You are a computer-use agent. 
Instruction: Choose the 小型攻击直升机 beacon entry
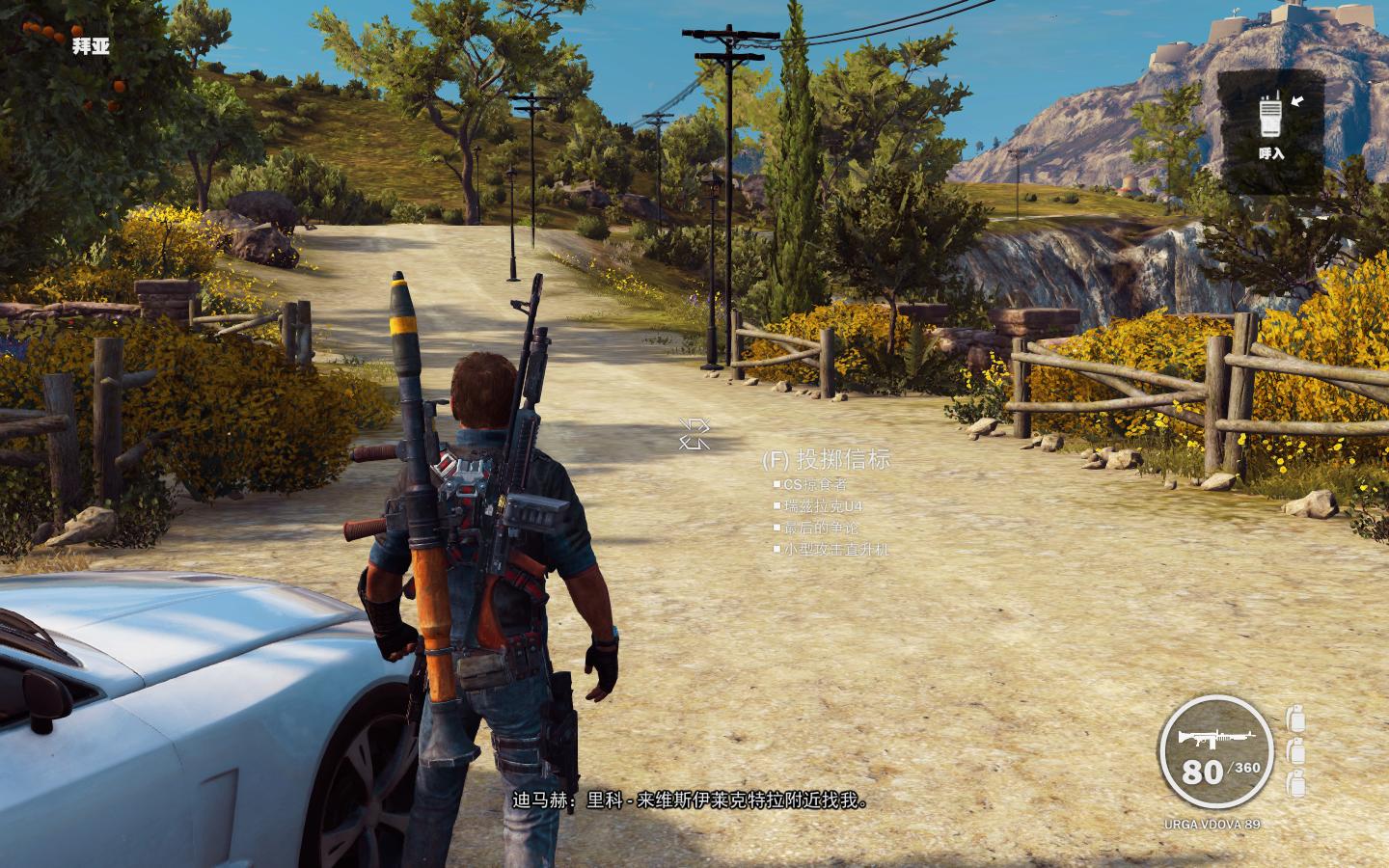click(x=835, y=550)
